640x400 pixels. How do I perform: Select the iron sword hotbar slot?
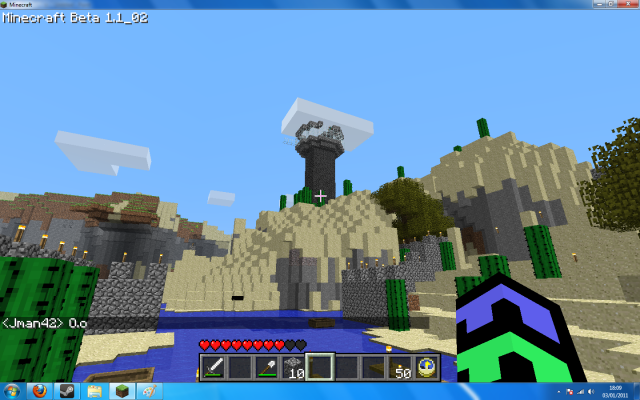[213, 367]
